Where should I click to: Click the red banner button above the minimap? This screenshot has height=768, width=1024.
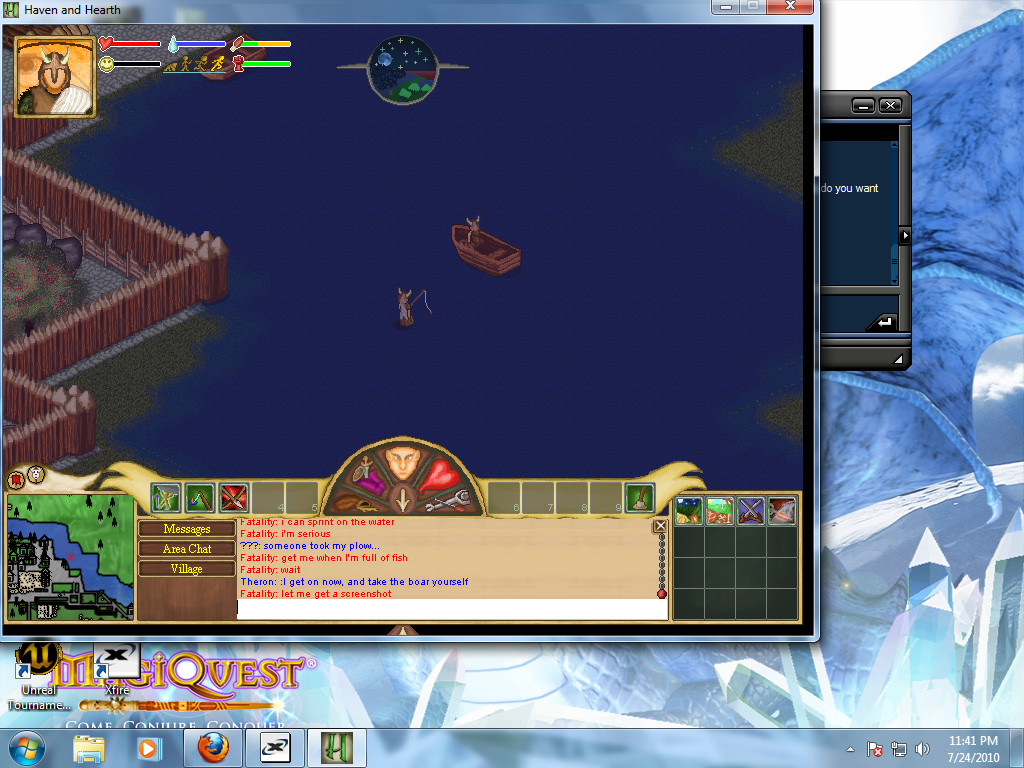(17, 479)
